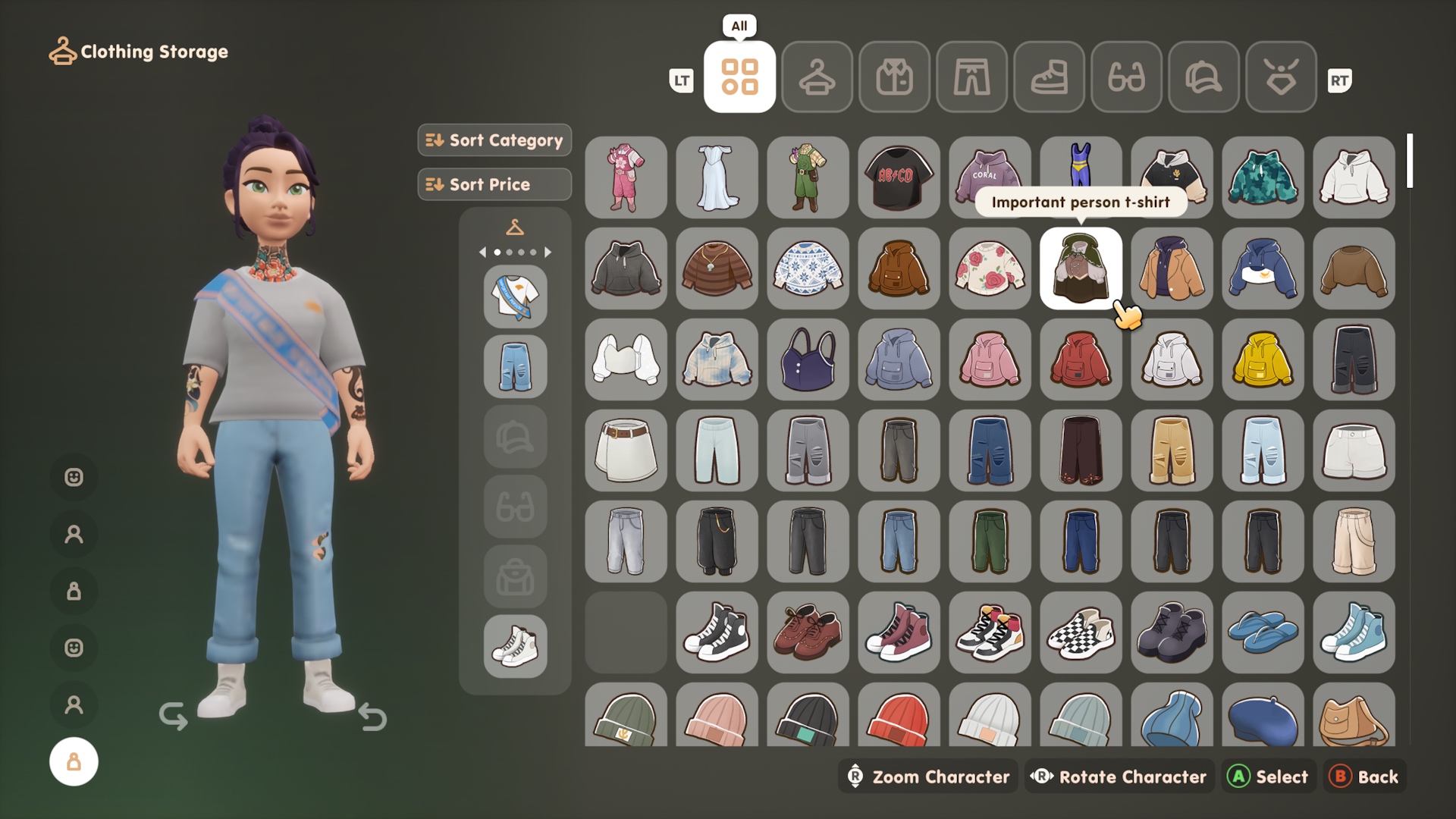Select the black AB/CD t-shirt
Screen dimensions: 1456x819
coord(899,177)
